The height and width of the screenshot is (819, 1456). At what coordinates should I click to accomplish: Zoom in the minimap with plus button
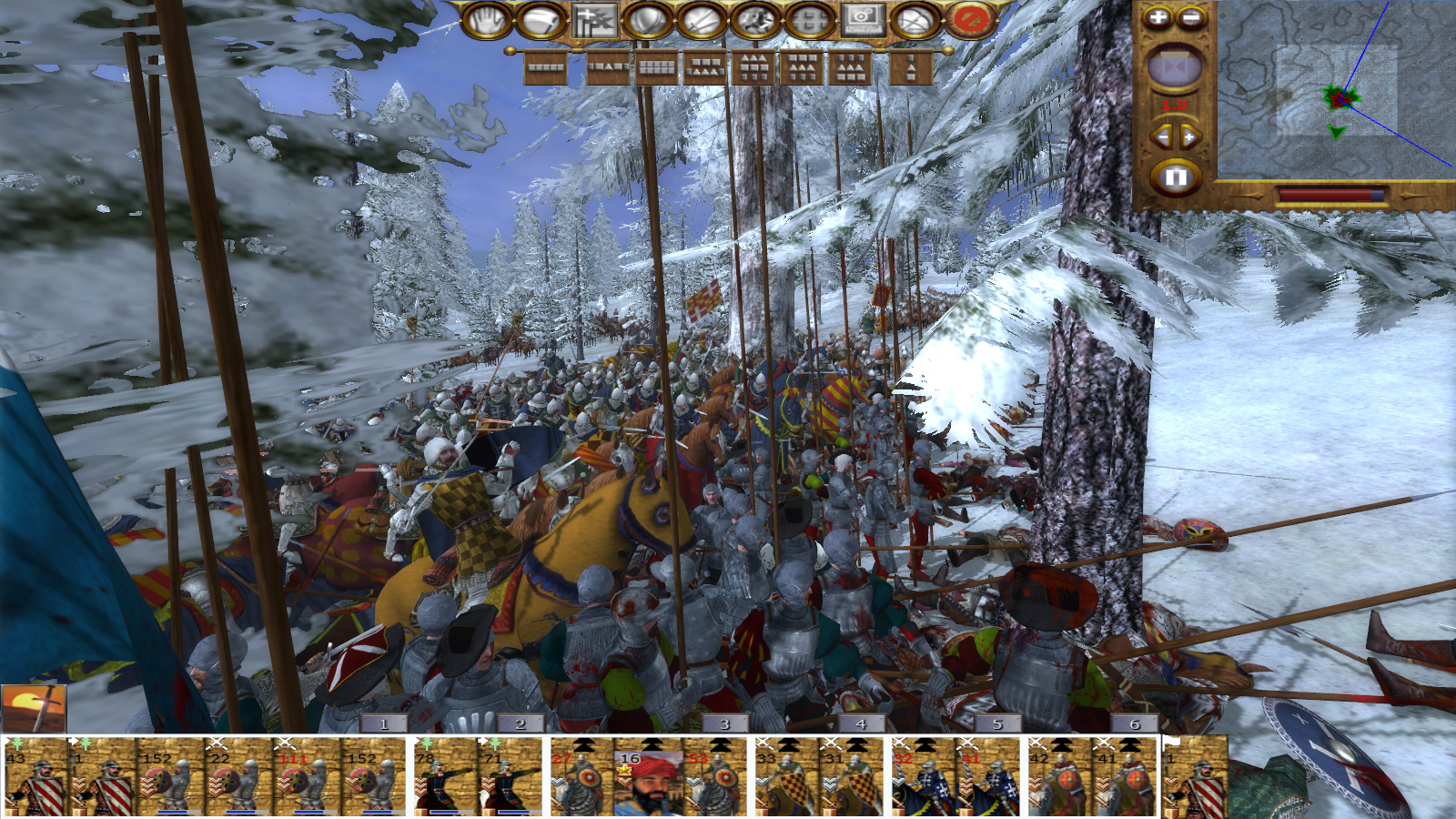pos(1158,17)
